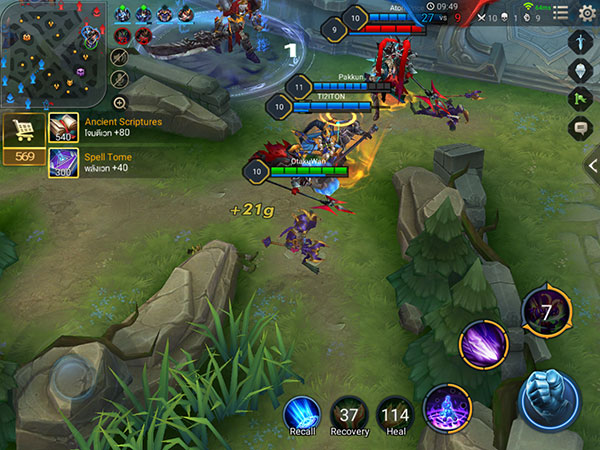This screenshot has width=600, height=450.
Task: Open the settings gear menu
Action: coord(587,12)
